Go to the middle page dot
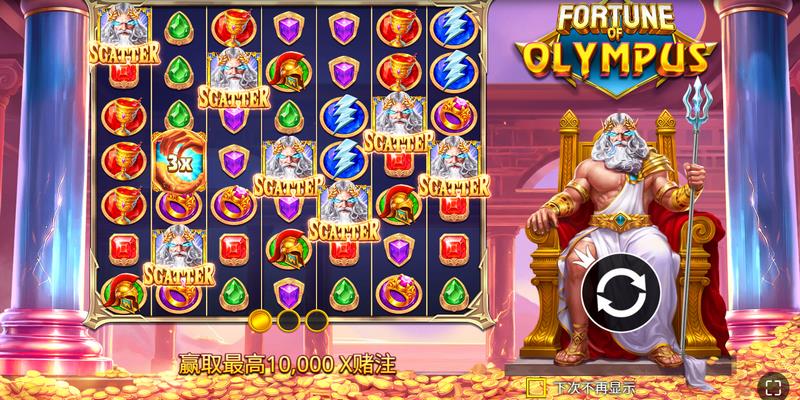Screen dimensions: 800x400 point(288,320)
